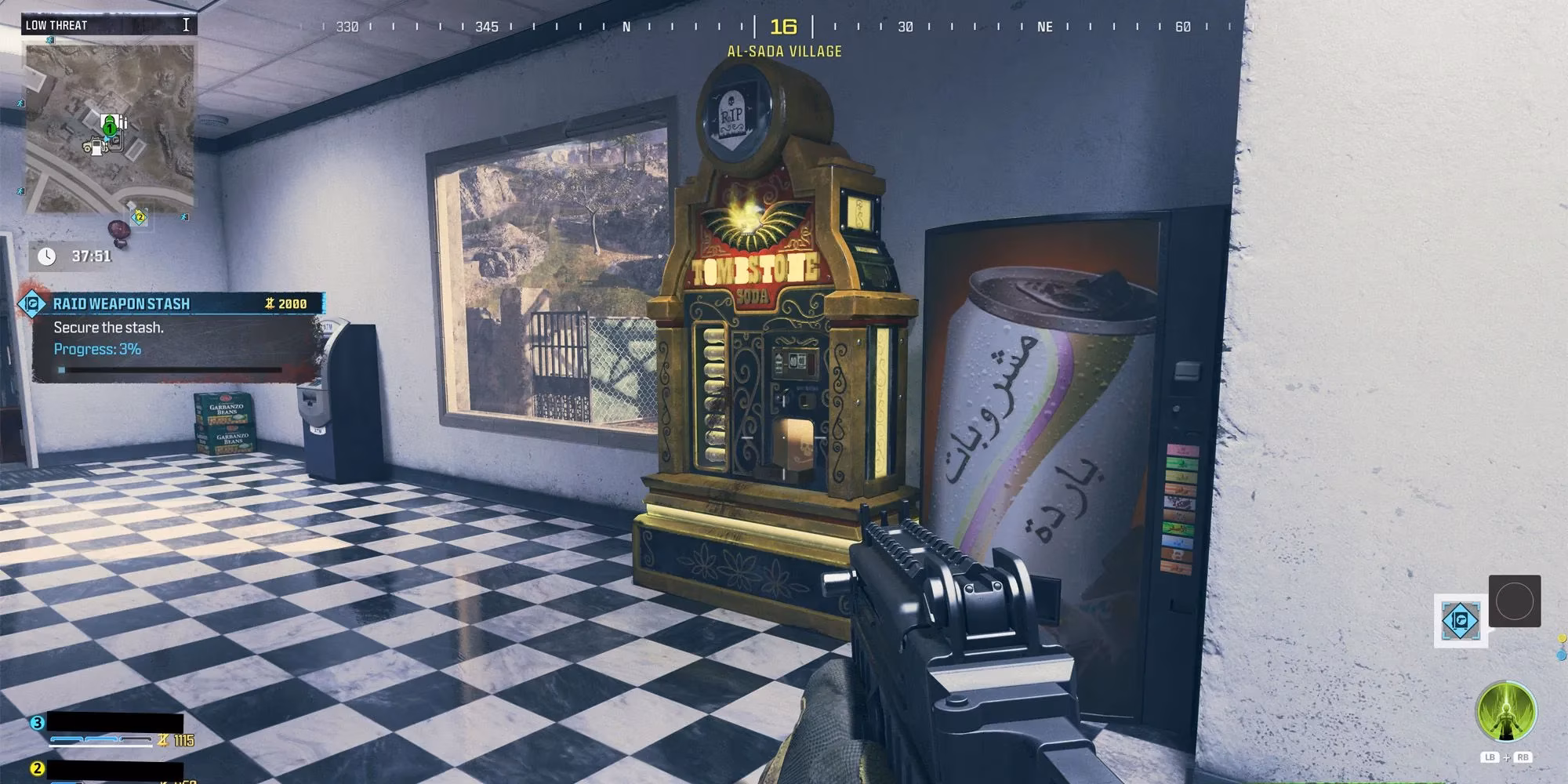Click the Secure the stash objective text

pos(108,328)
